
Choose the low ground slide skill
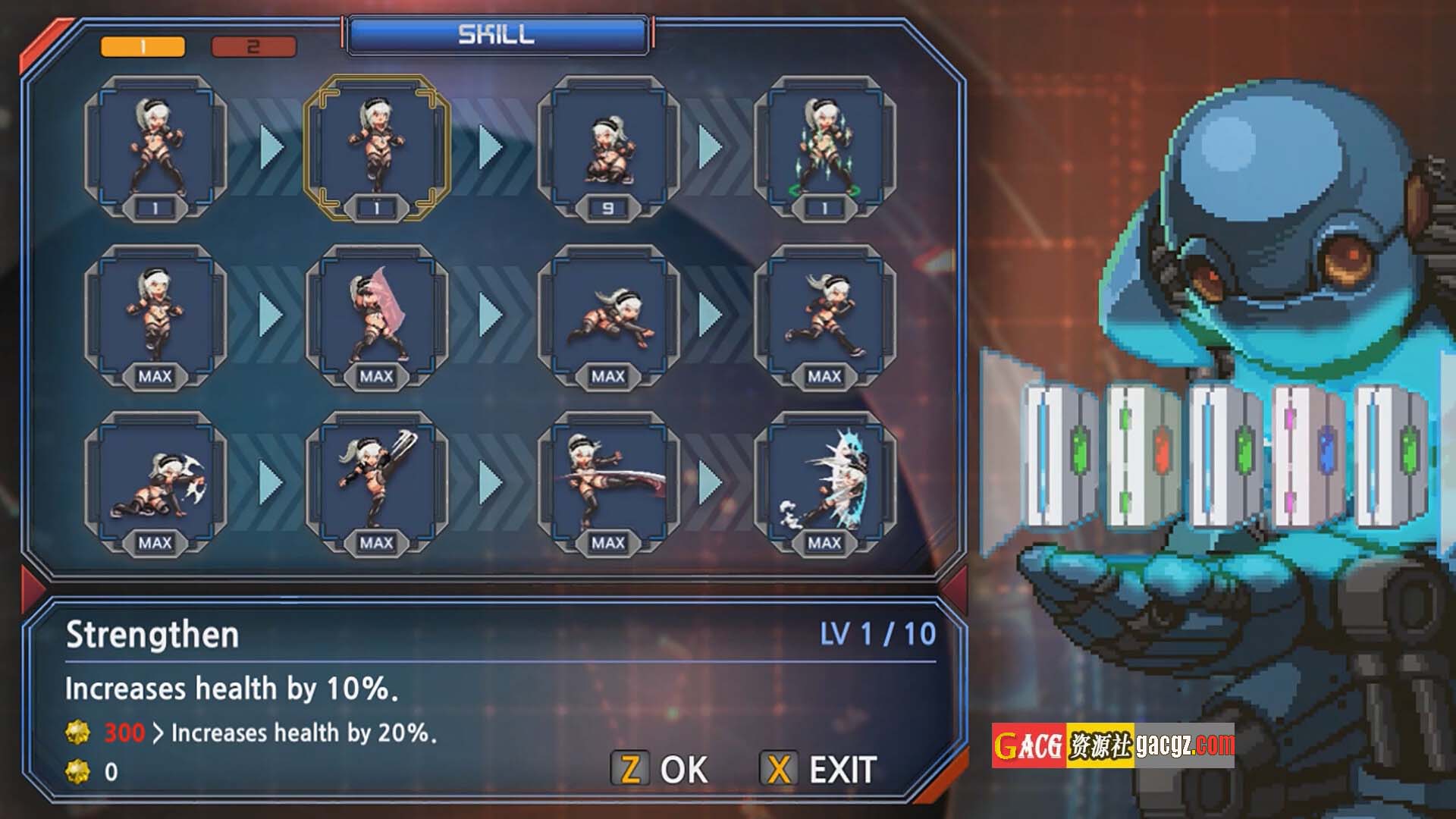click(x=608, y=316)
